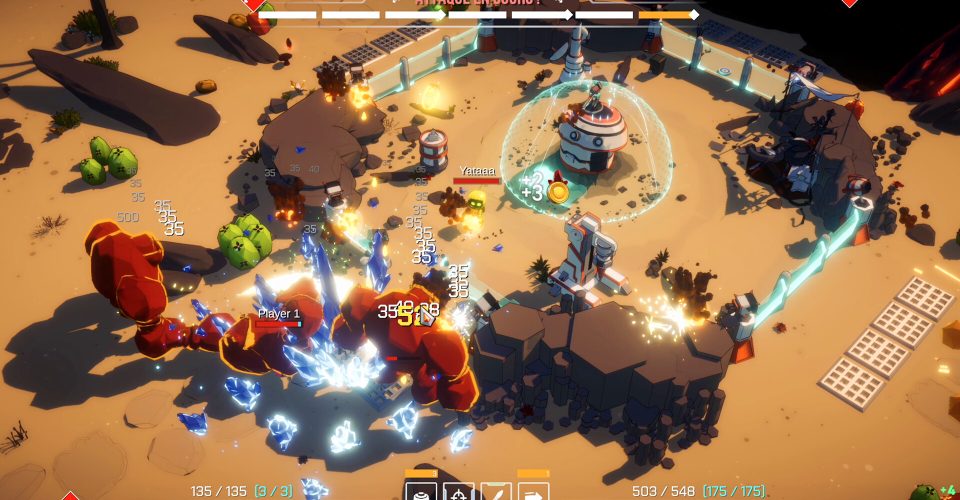960x500 pixels.
Task: Trigger the arrow dash ability icon
Action: click(534, 491)
